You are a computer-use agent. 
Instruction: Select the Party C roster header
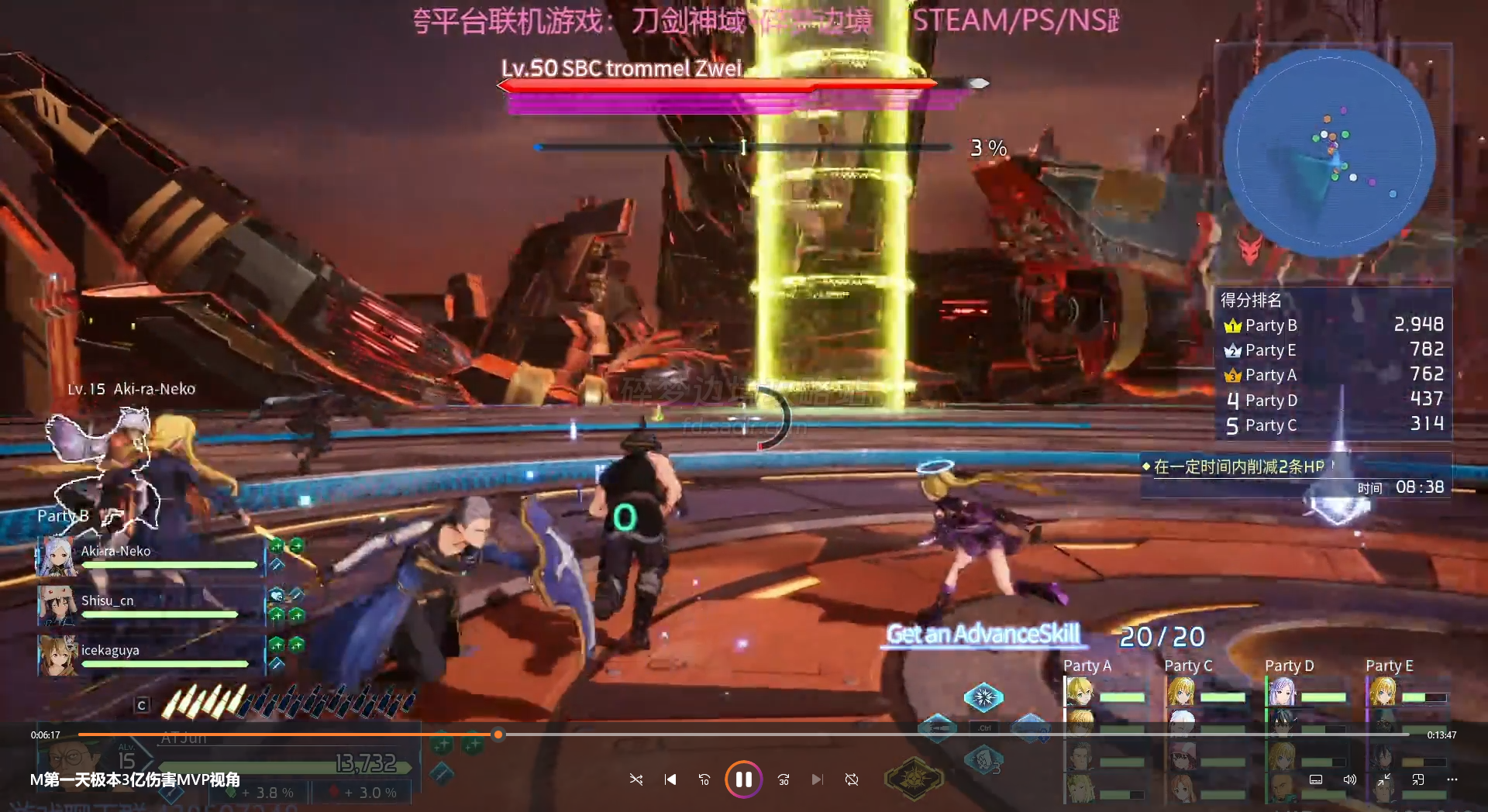[x=1187, y=666]
